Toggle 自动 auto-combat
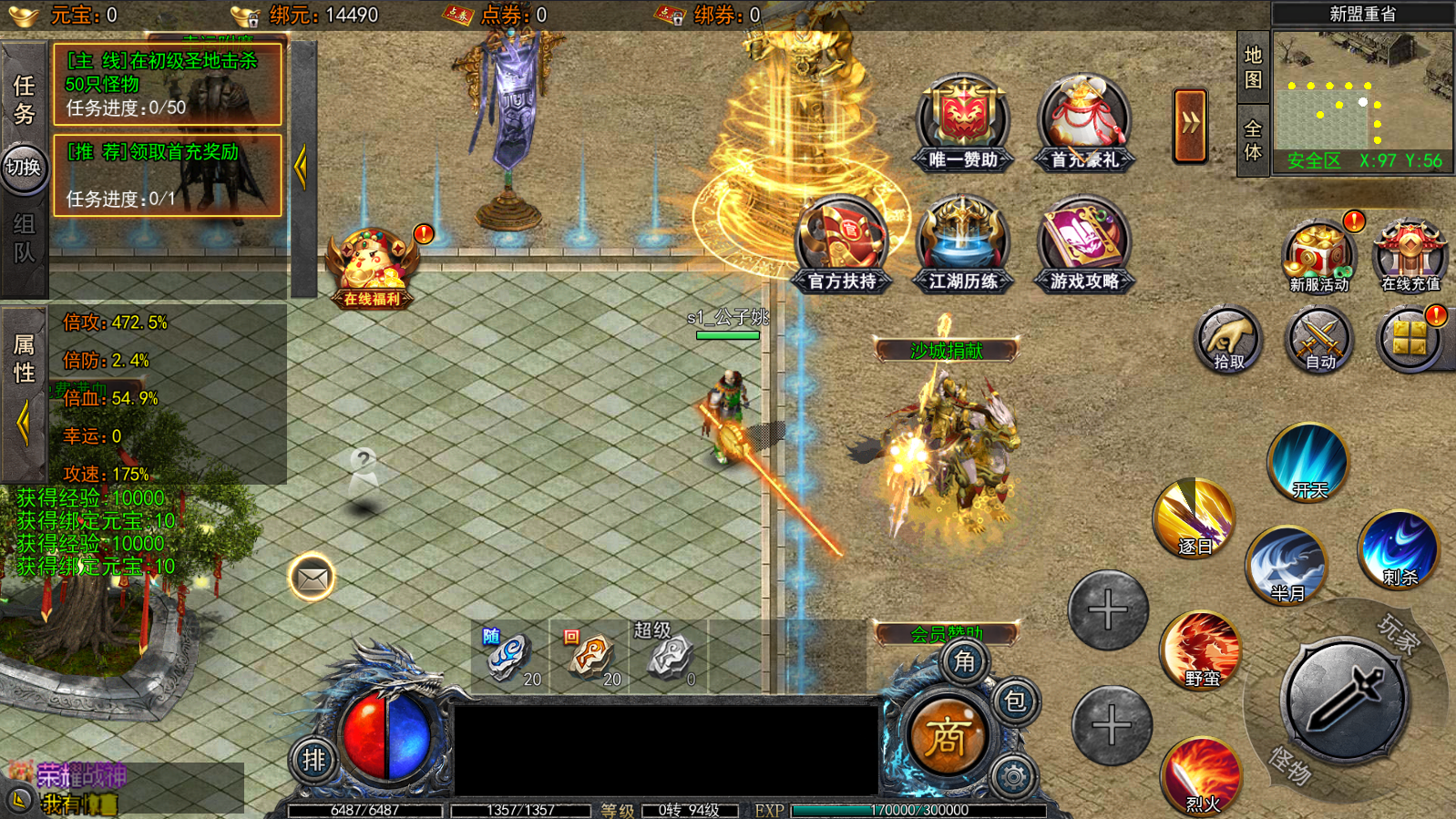1456x819 pixels. pos(1319,341)
